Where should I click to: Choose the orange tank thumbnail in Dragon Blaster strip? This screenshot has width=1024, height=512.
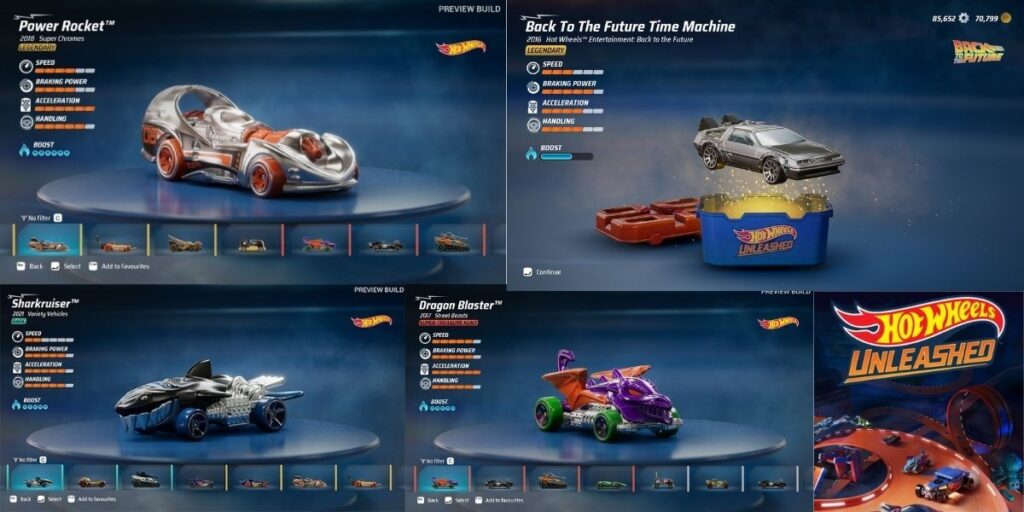tap(552, 482)
